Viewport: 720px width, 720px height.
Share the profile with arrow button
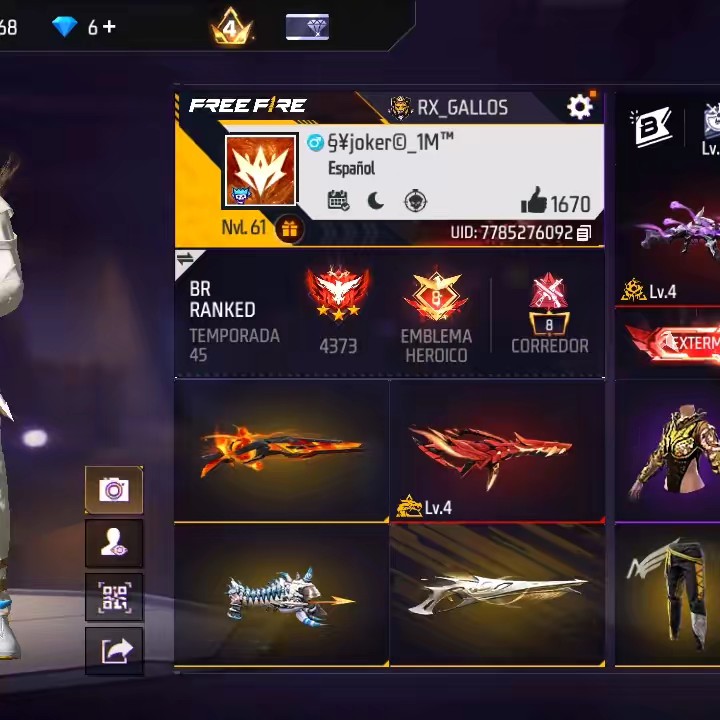pos(114,651)
